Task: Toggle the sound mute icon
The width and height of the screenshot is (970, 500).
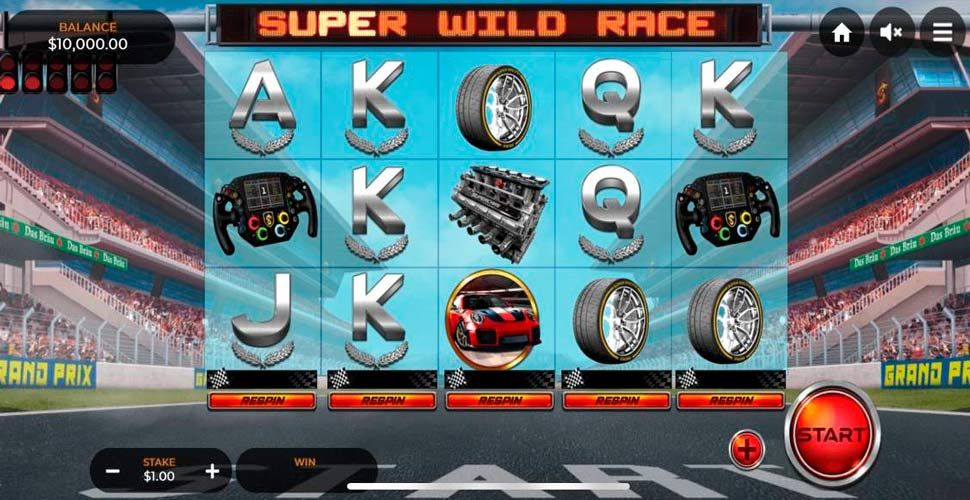Action: click(890, 33)
